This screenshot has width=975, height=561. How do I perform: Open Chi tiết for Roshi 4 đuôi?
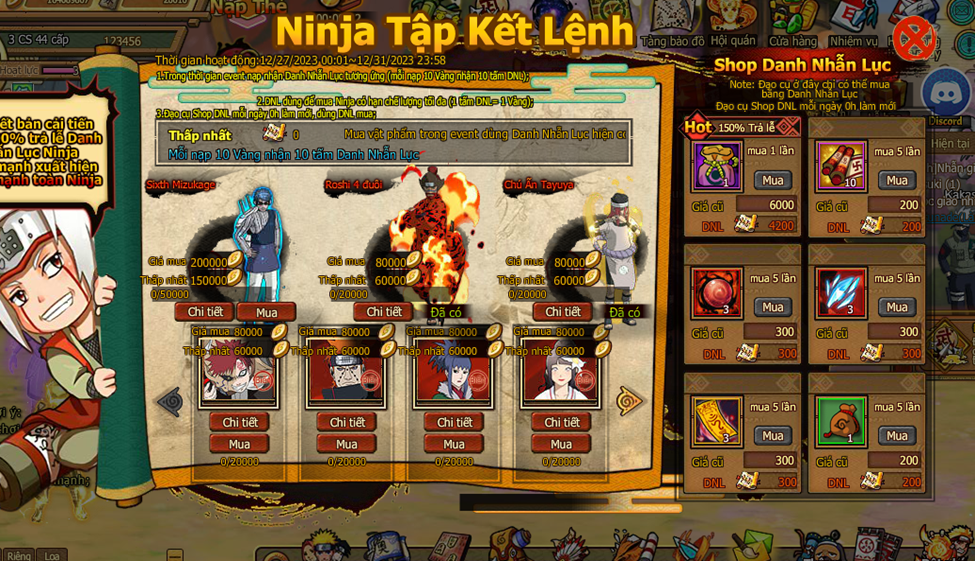tap(383, 312)
